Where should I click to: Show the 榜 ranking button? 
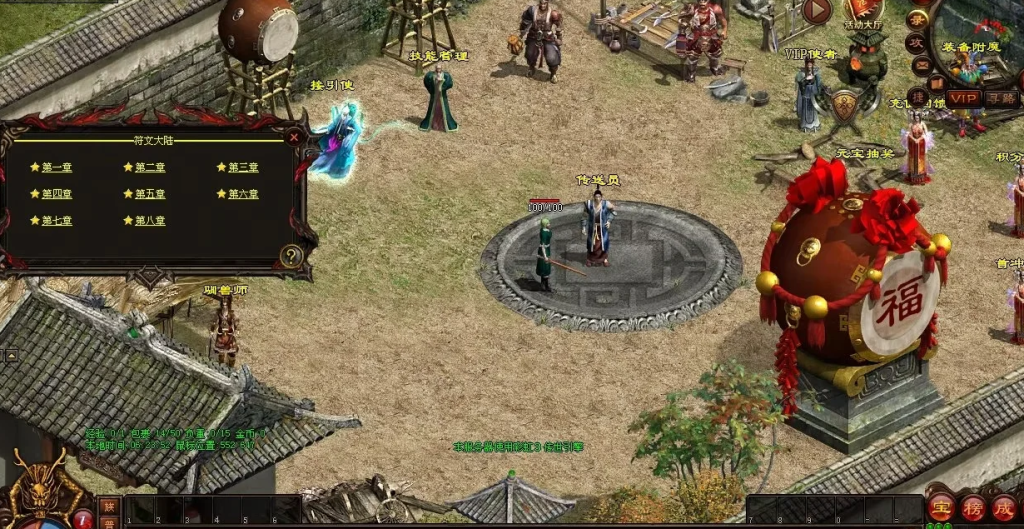972,507
